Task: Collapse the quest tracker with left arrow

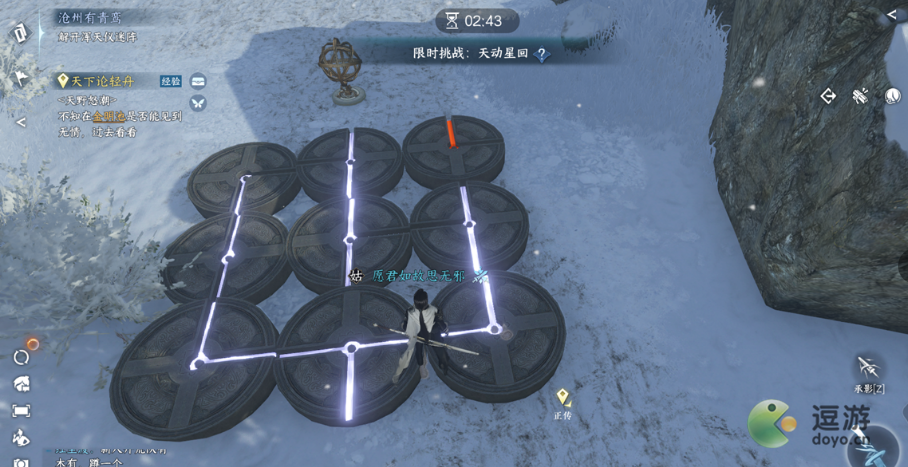Action: tap(20, 122)
